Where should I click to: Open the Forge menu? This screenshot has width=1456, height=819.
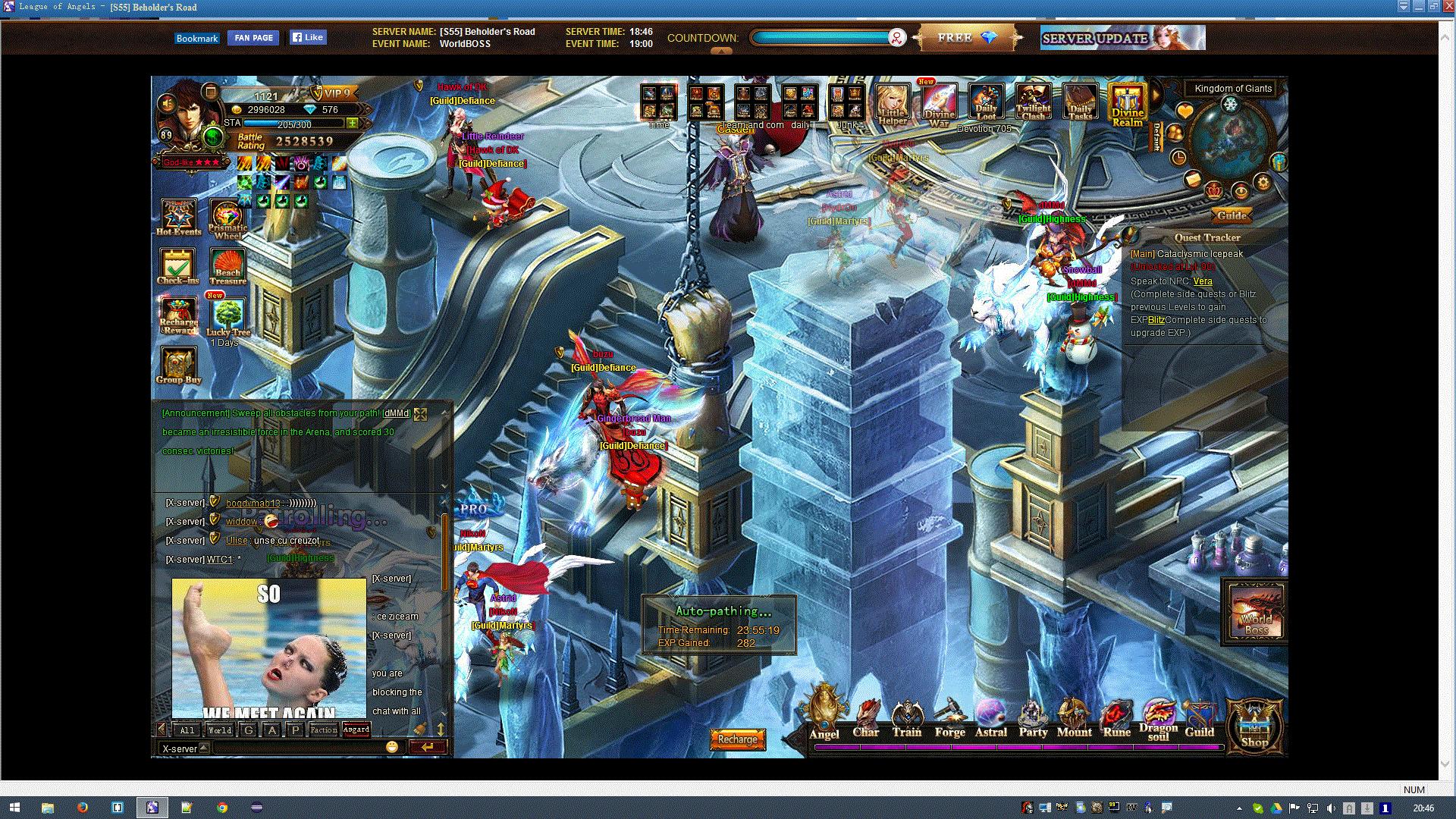pyautogui.click(x=949, y=718)
